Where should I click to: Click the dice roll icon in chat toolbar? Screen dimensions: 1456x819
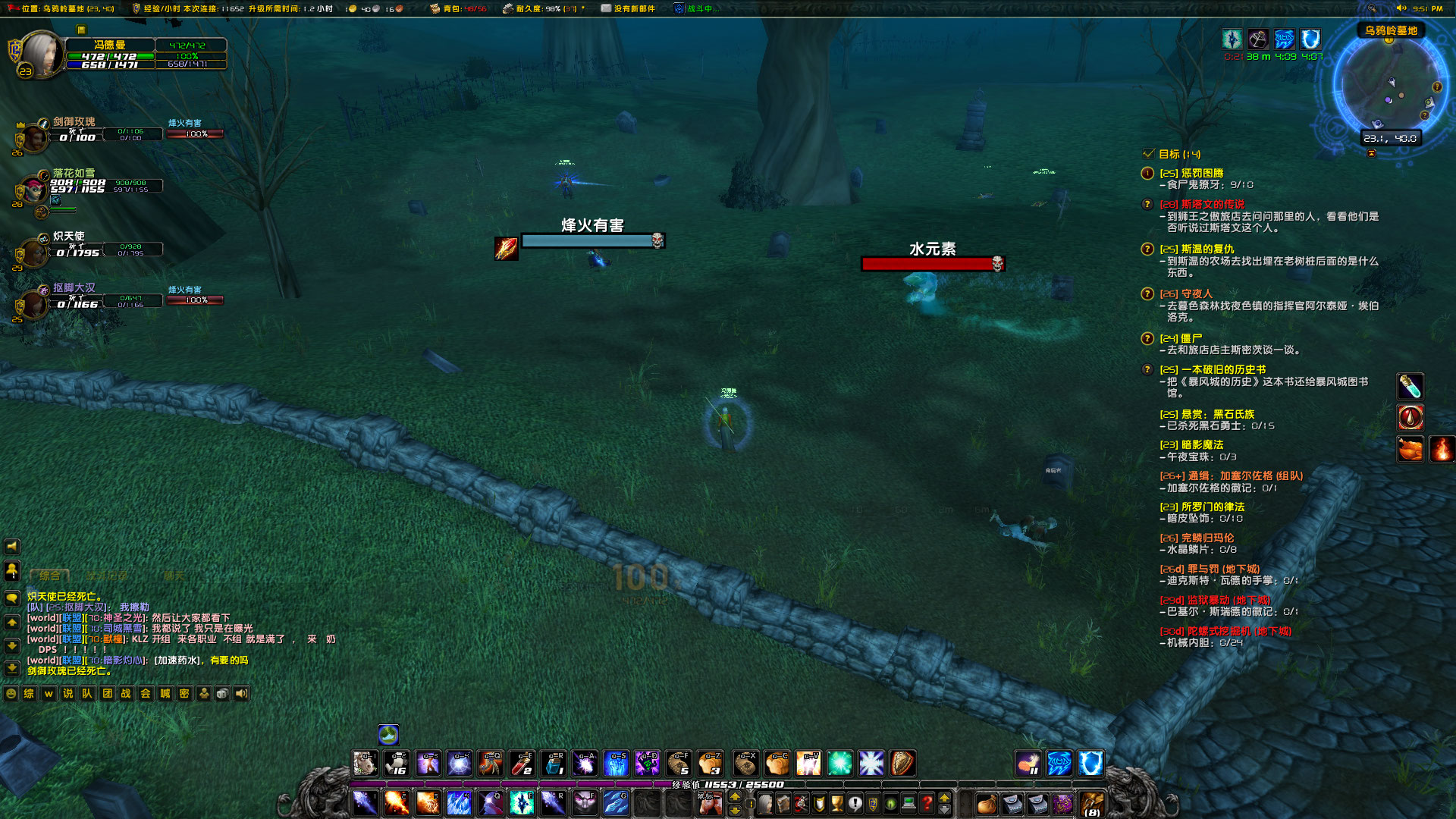pyautogui.click(x=221, y=693)
